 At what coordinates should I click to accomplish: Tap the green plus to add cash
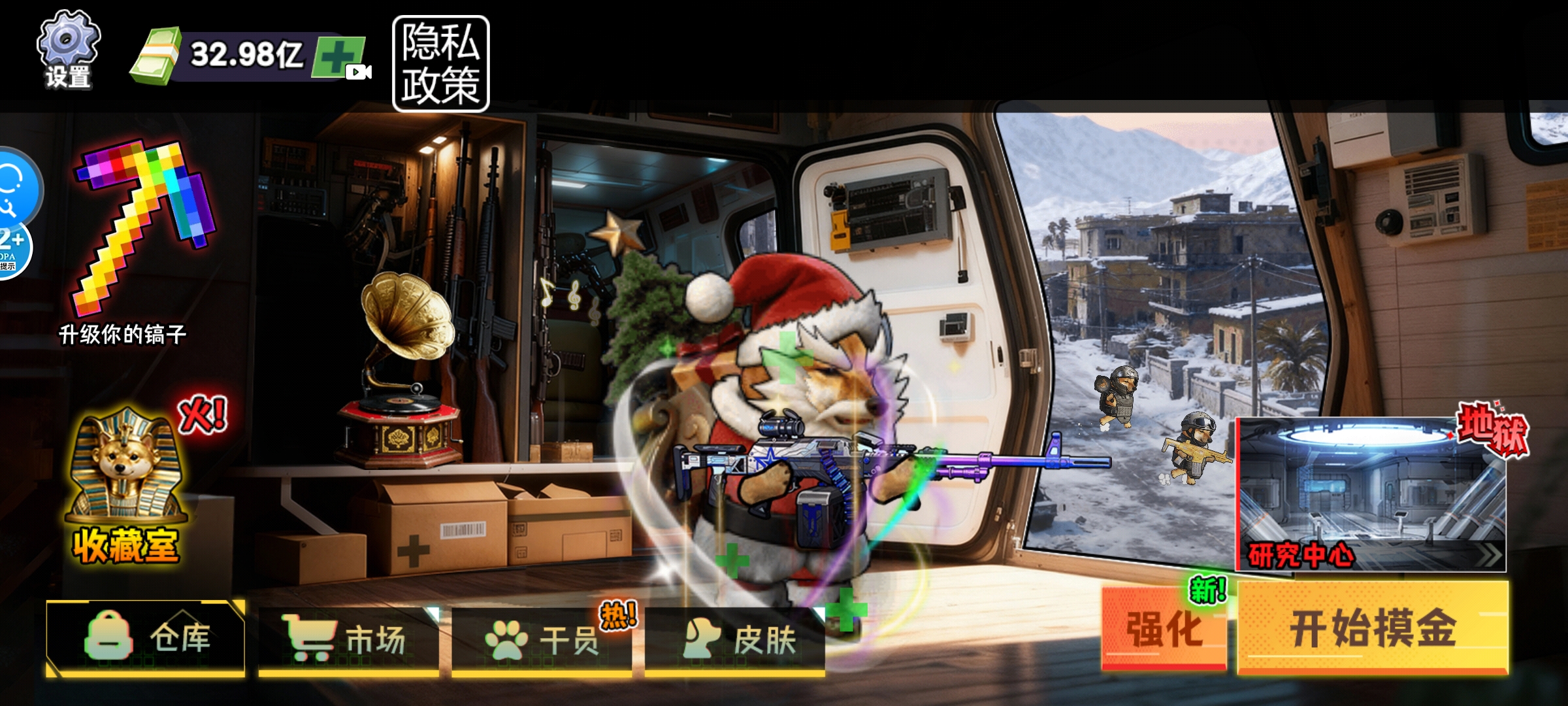[x=338, y=58]
